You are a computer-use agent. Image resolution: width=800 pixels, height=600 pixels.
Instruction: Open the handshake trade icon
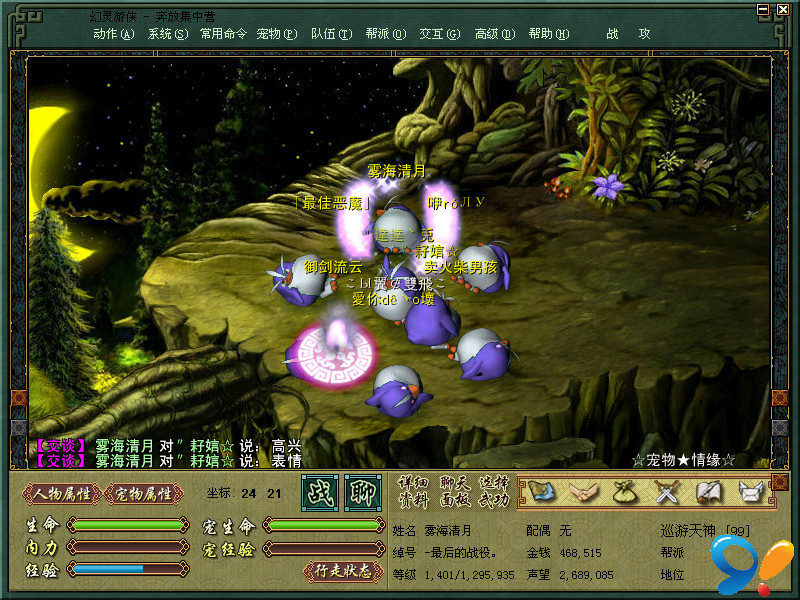tap(582, 491)
